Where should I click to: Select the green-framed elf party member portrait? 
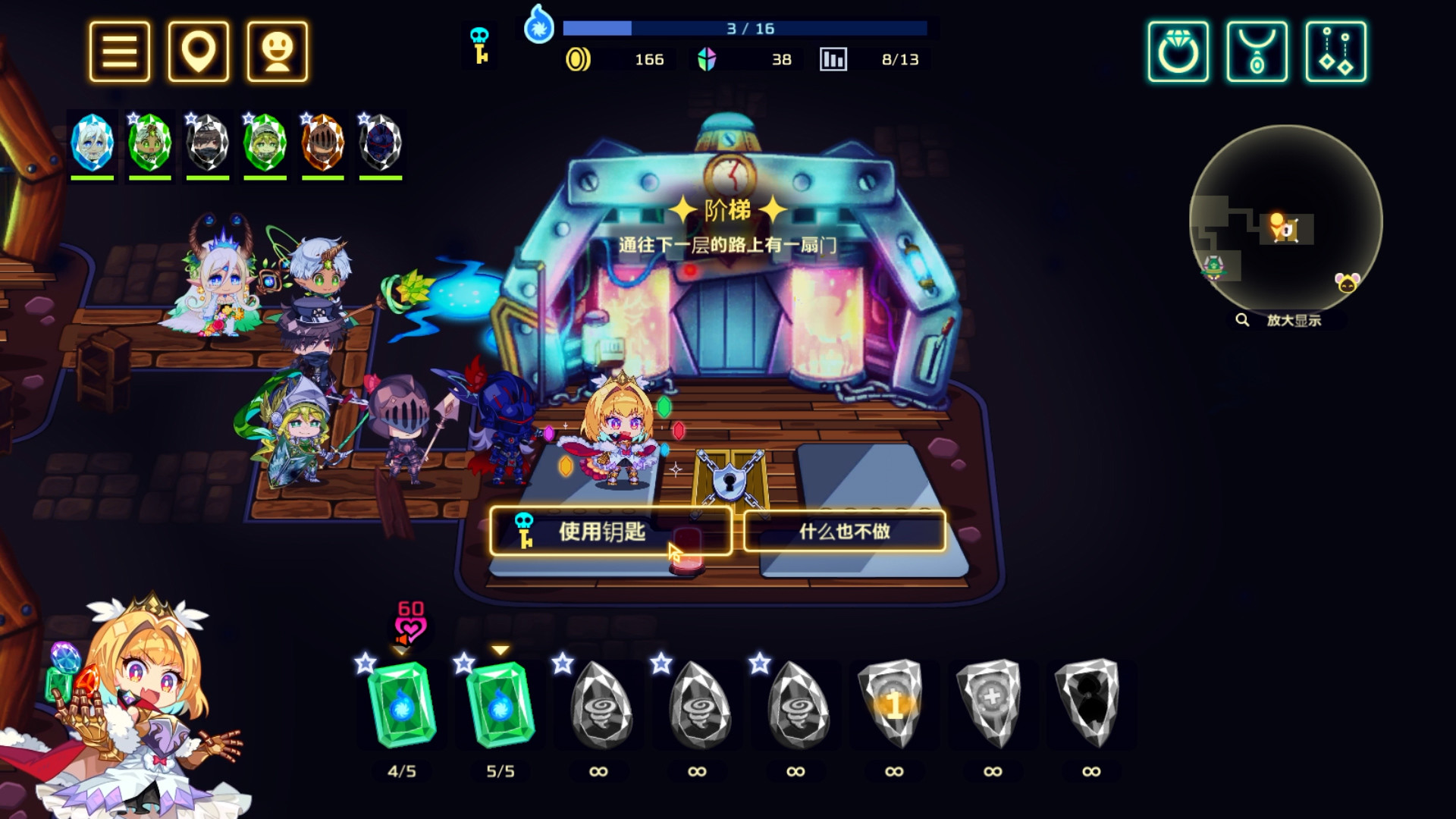click(149, 141)
